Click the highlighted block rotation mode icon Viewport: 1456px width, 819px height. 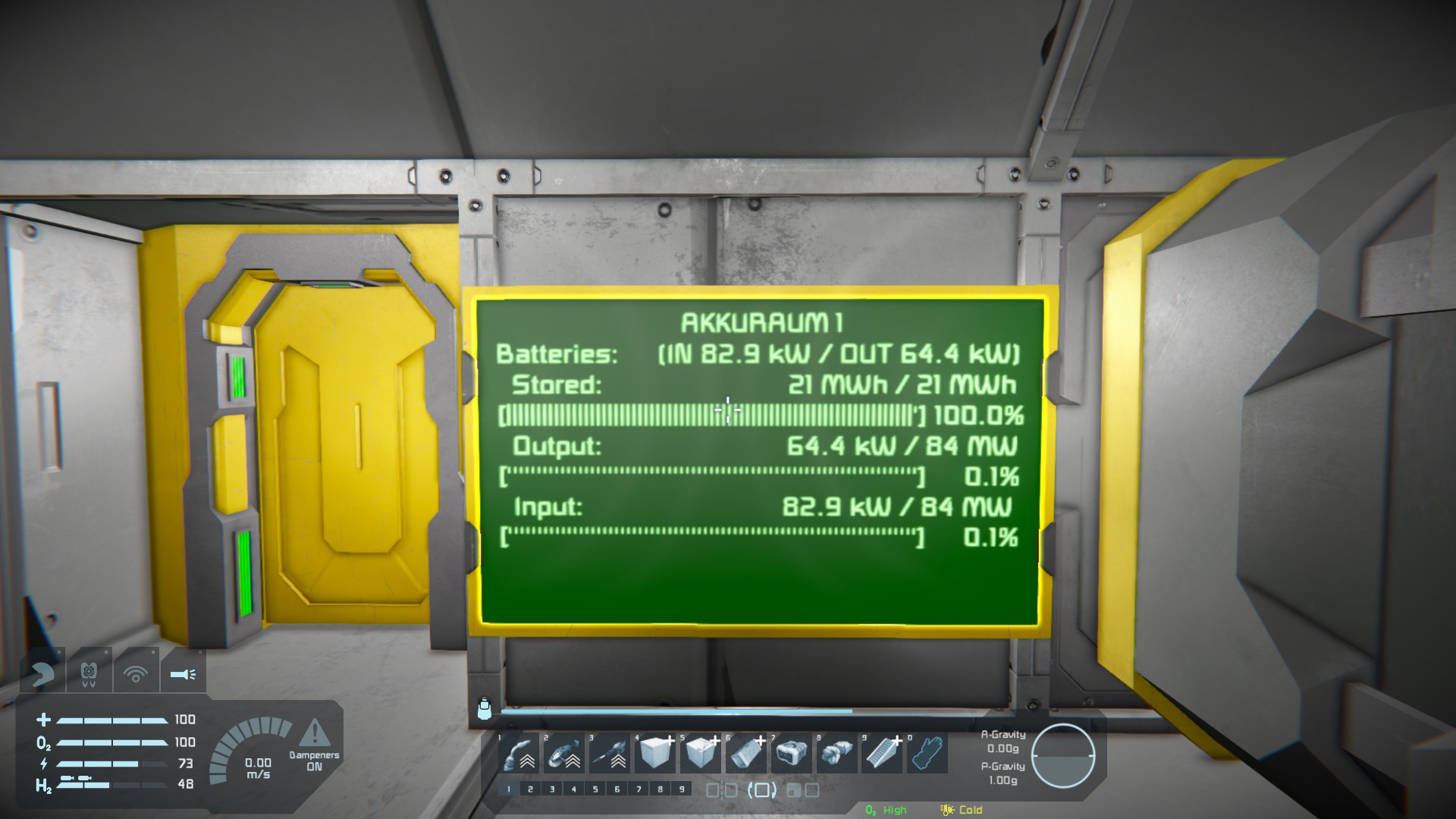click(762, 791)
